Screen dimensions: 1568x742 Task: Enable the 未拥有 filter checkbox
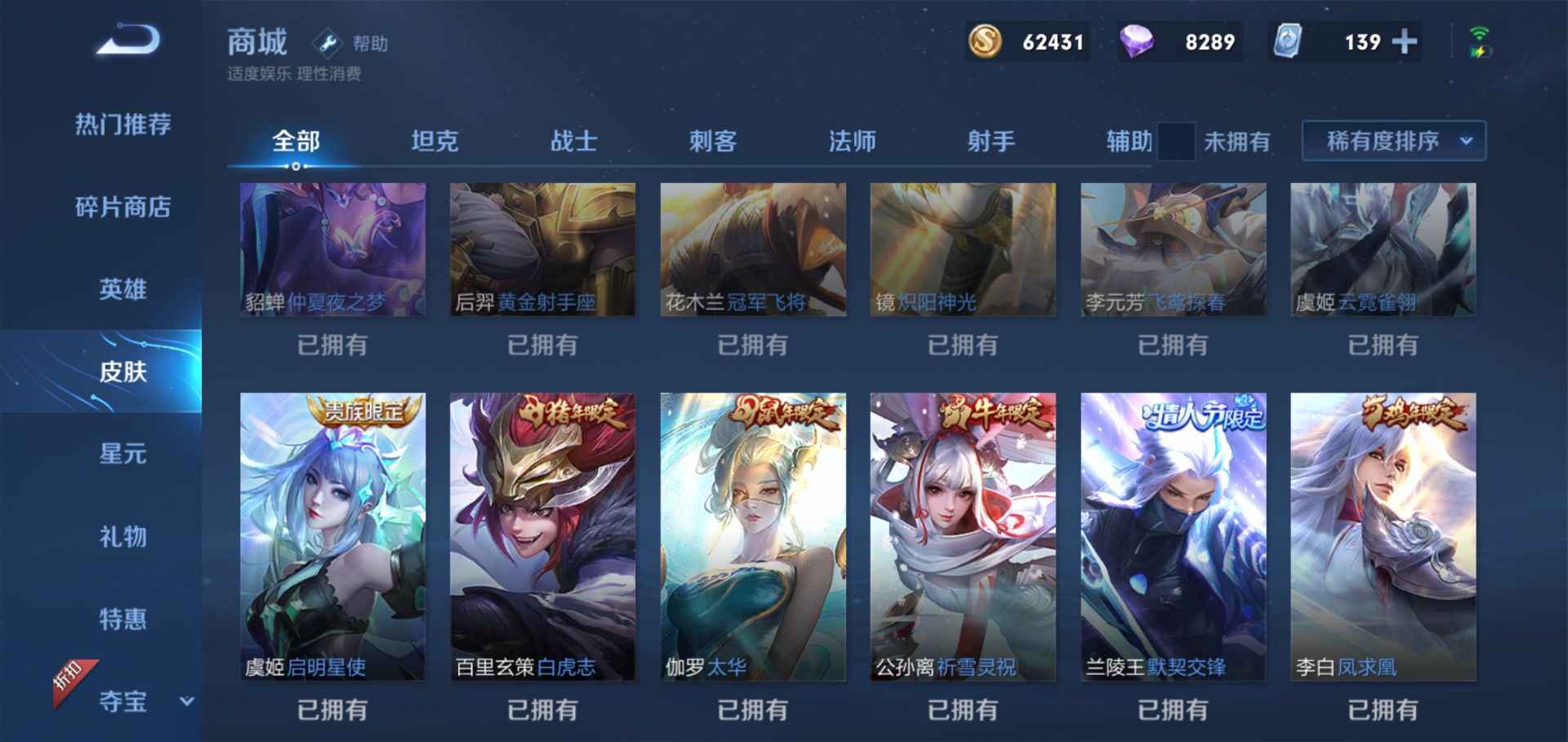click(1176, 140)
